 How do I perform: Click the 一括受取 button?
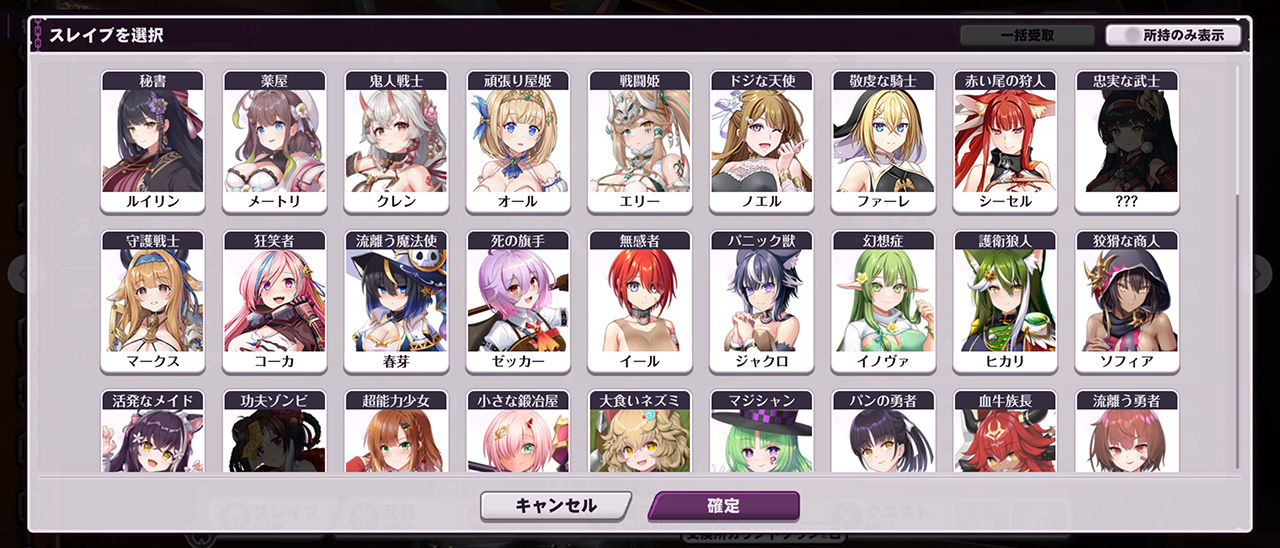(x=1027, y=35)
